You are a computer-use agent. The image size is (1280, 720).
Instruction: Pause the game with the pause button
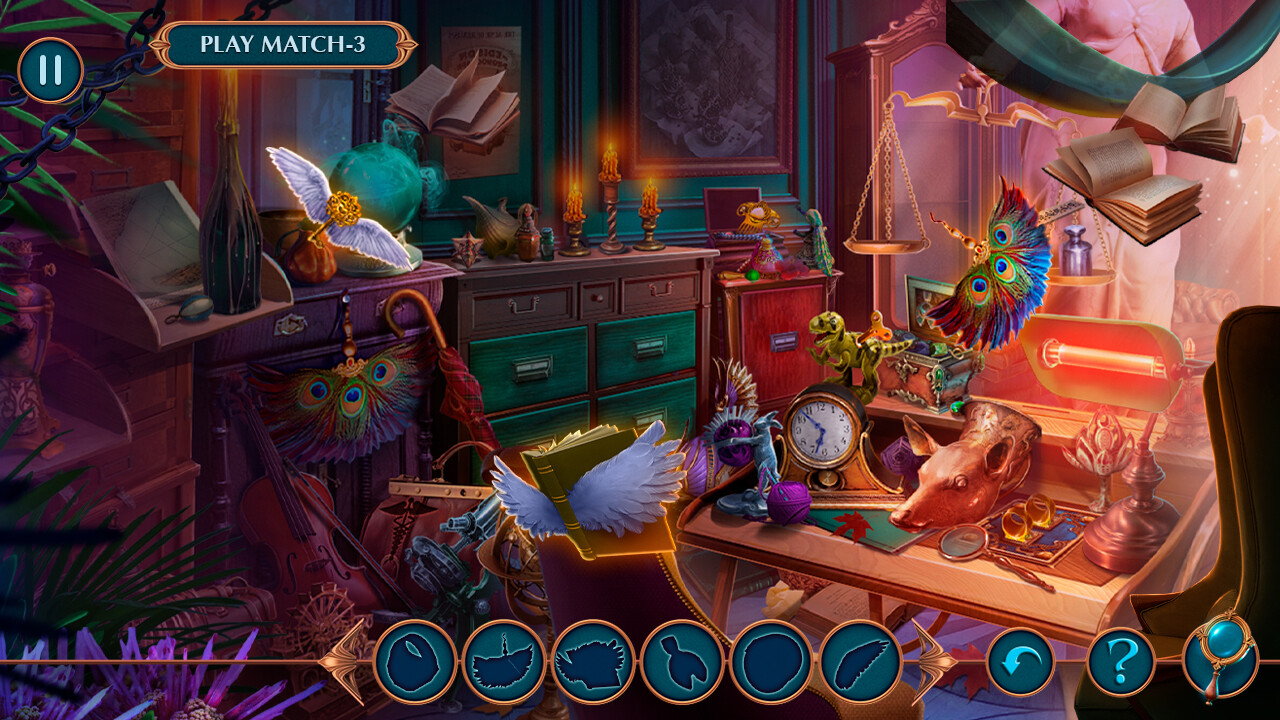50,70
